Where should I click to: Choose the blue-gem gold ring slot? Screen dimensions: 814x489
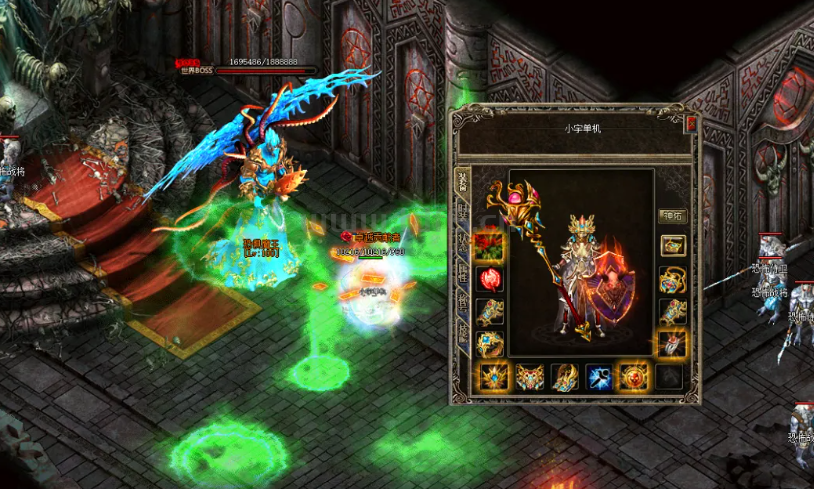coord(490,345)
